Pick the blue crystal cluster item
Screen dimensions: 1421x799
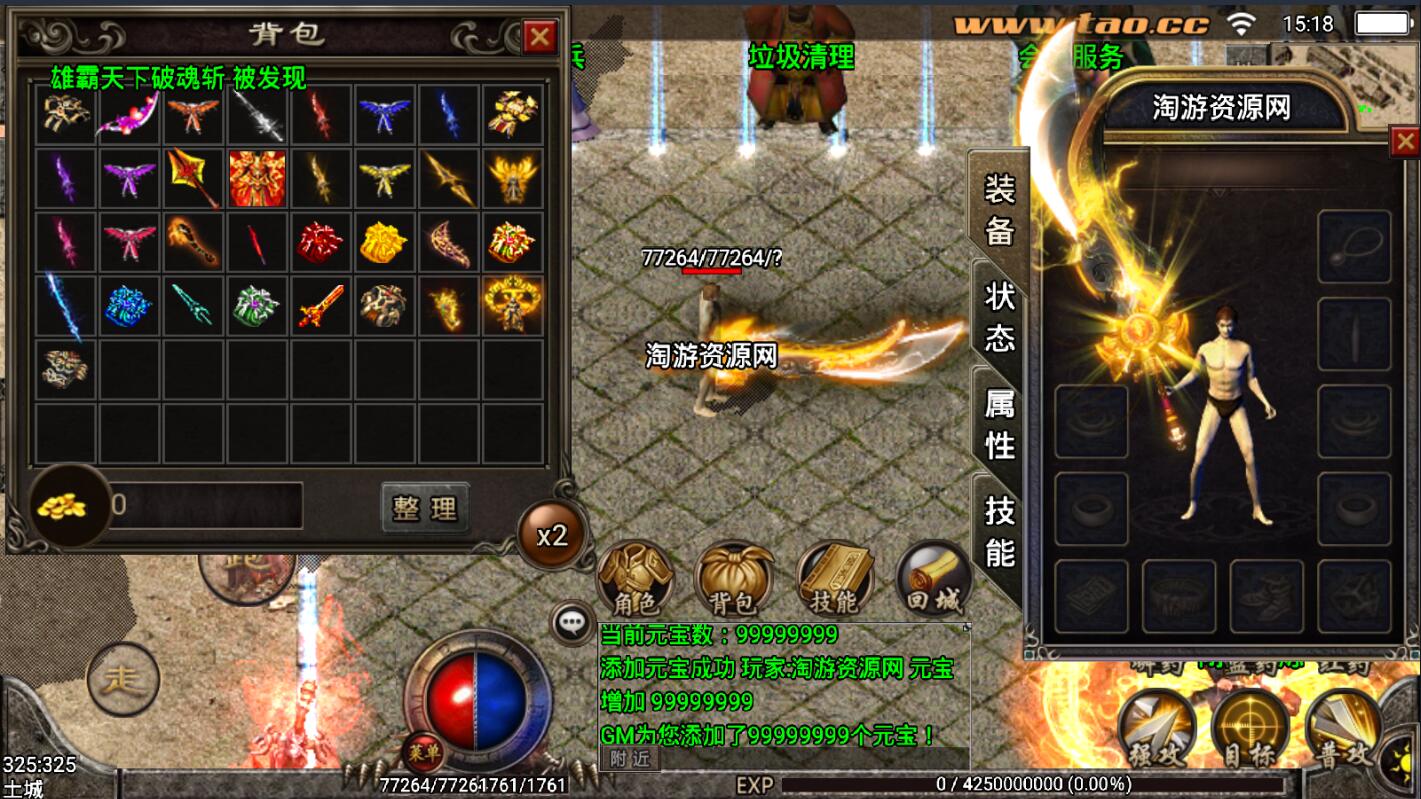(129, 306)
